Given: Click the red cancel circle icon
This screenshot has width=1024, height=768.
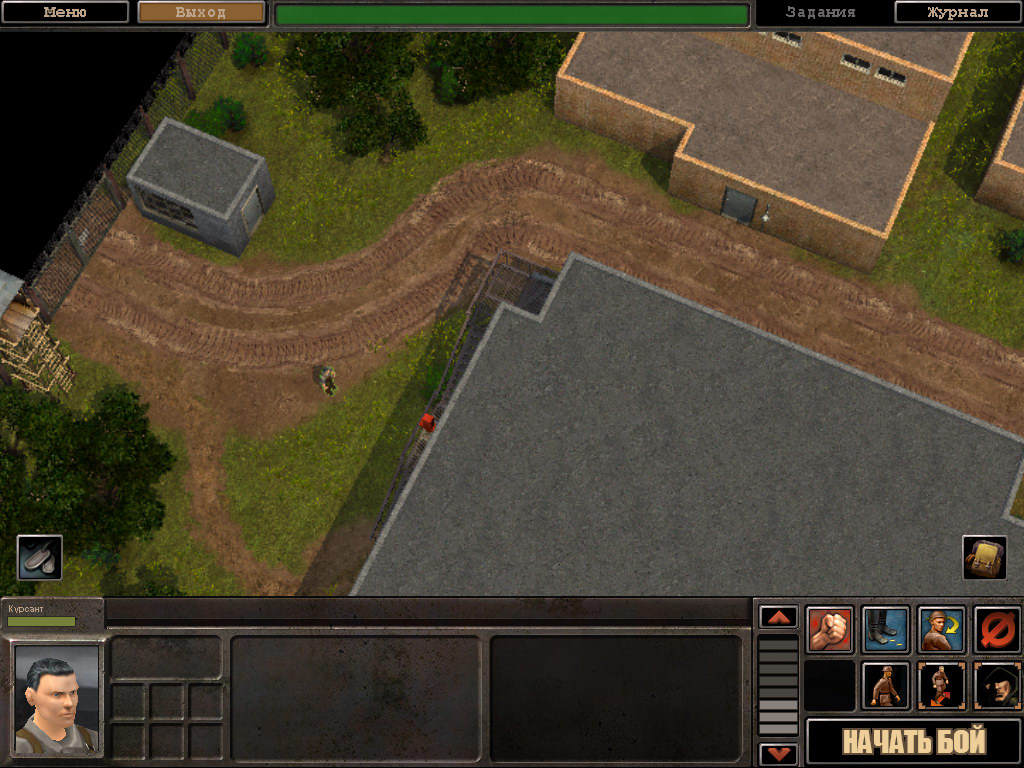Looking at the screenshot, I should click(997, 630).
